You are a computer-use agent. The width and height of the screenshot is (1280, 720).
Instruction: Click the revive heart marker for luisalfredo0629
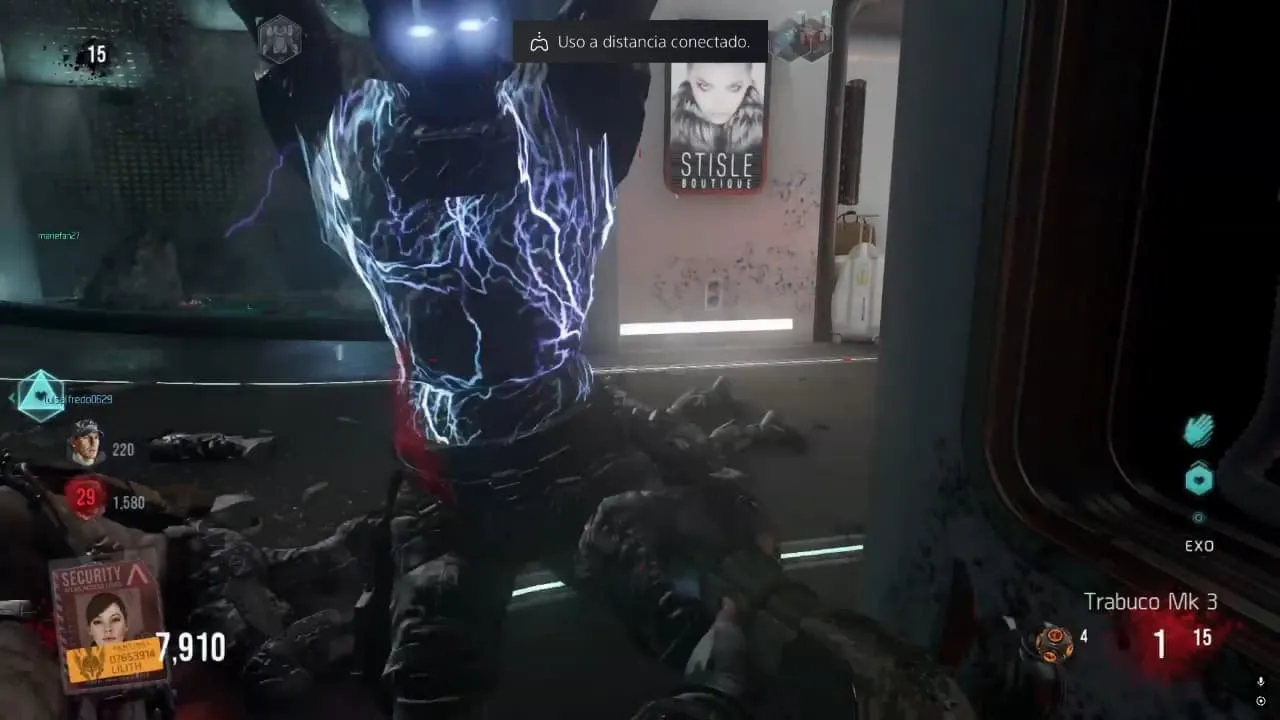point(41,395)
